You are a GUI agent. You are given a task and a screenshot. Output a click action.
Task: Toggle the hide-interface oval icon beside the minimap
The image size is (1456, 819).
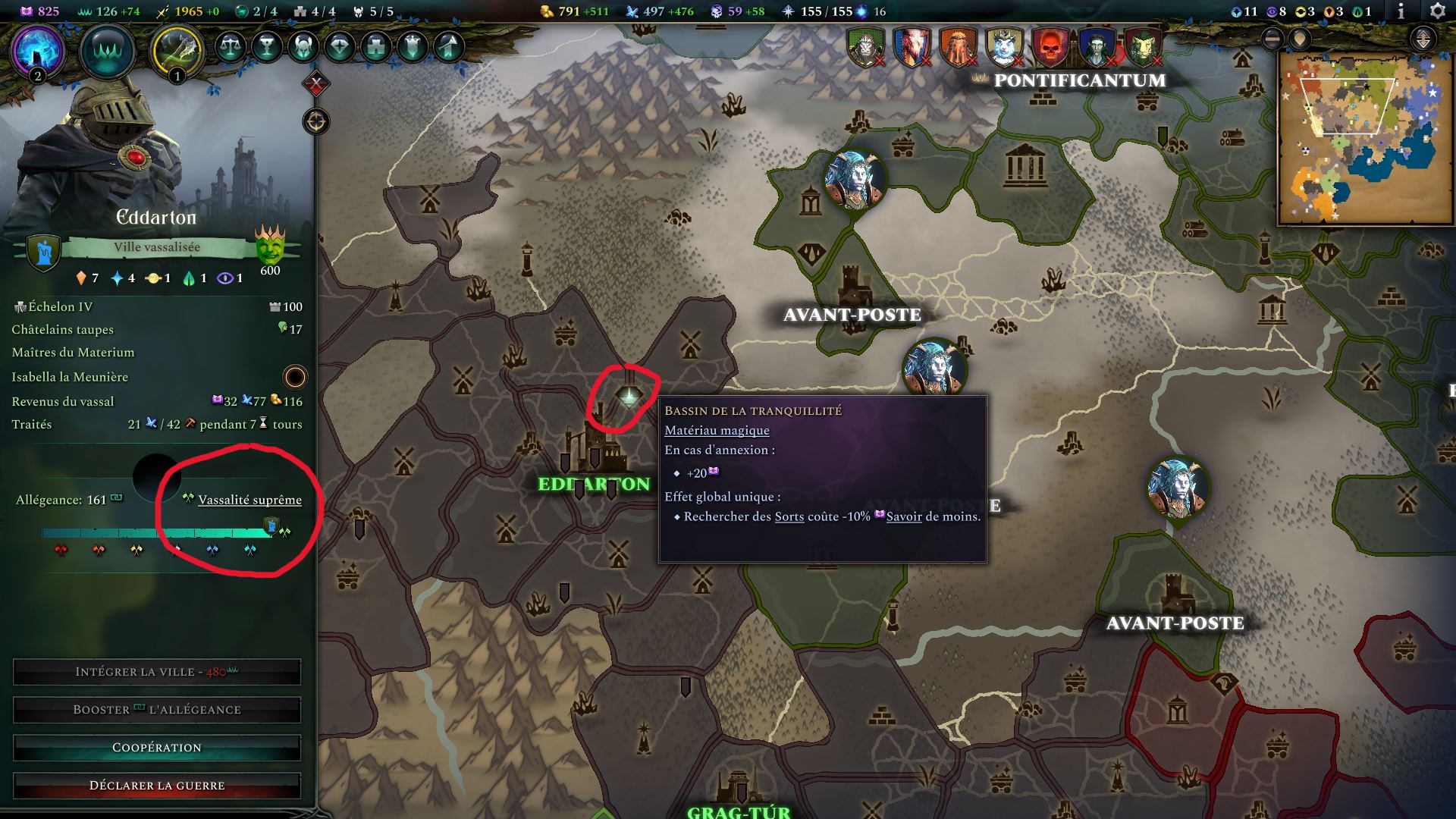coord(1272,39)
